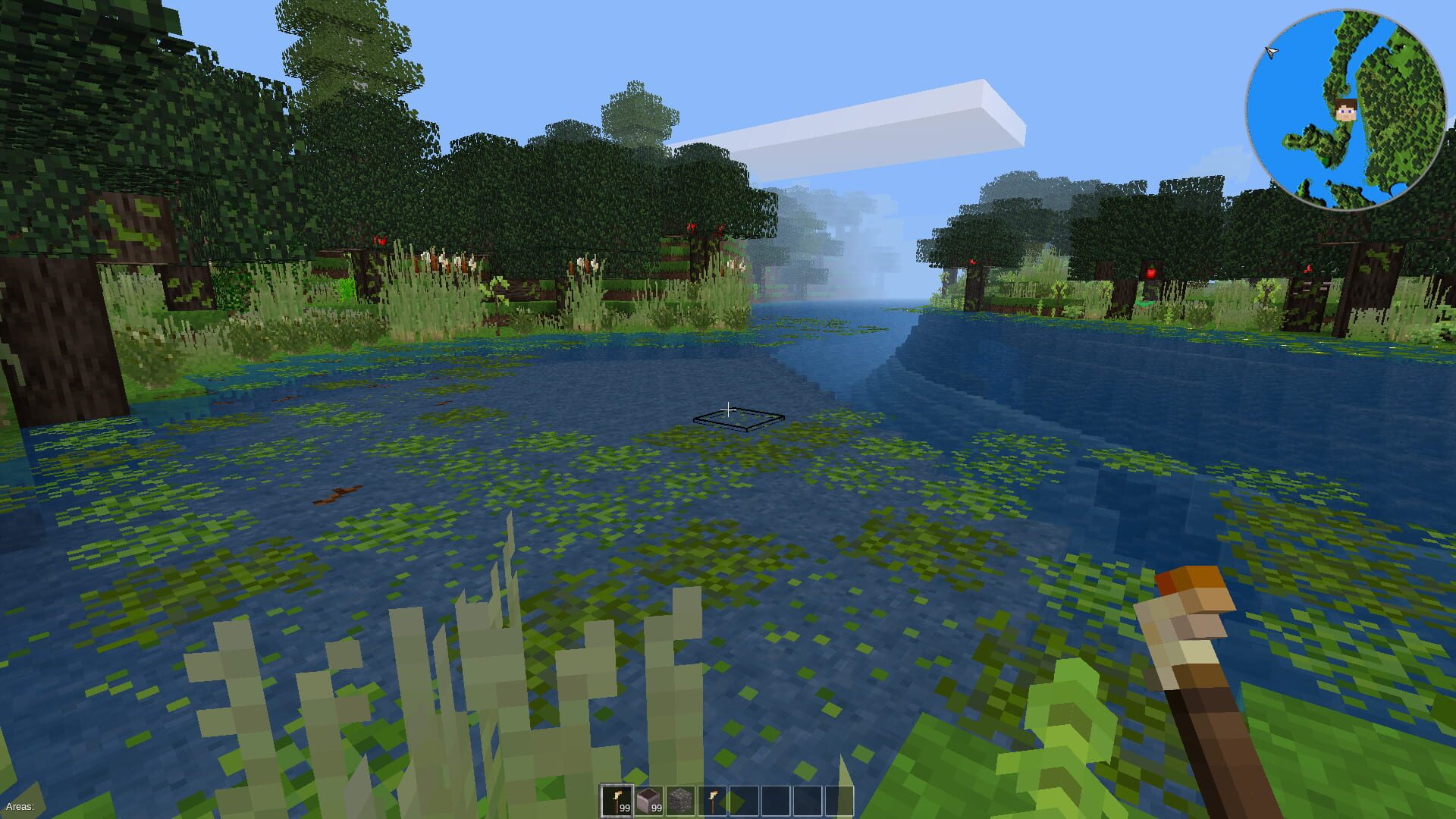
Task: Expand the Areas list at bottom left
Action: tap(19, 807)
